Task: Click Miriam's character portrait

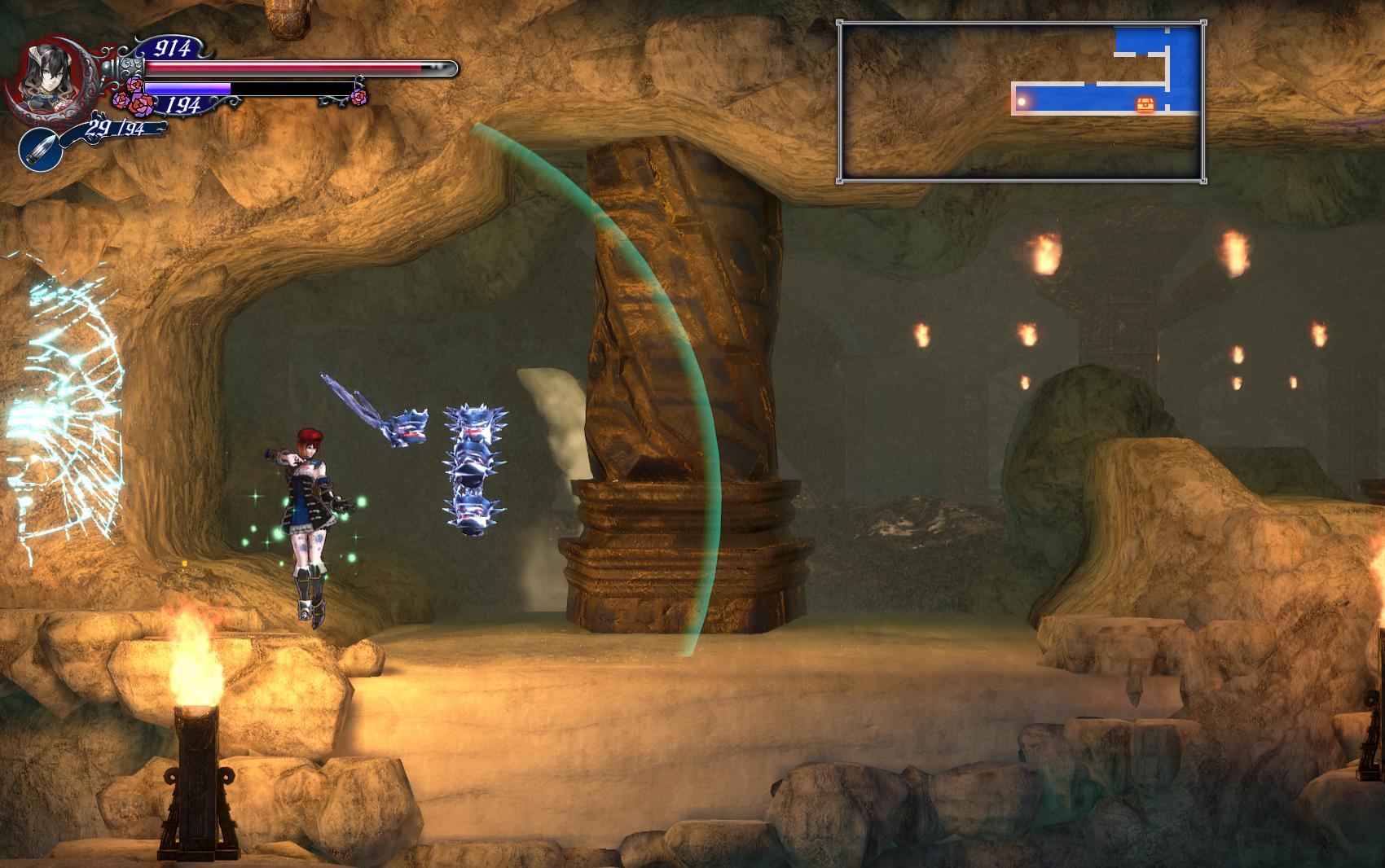Action: click(x=47, y=77)
